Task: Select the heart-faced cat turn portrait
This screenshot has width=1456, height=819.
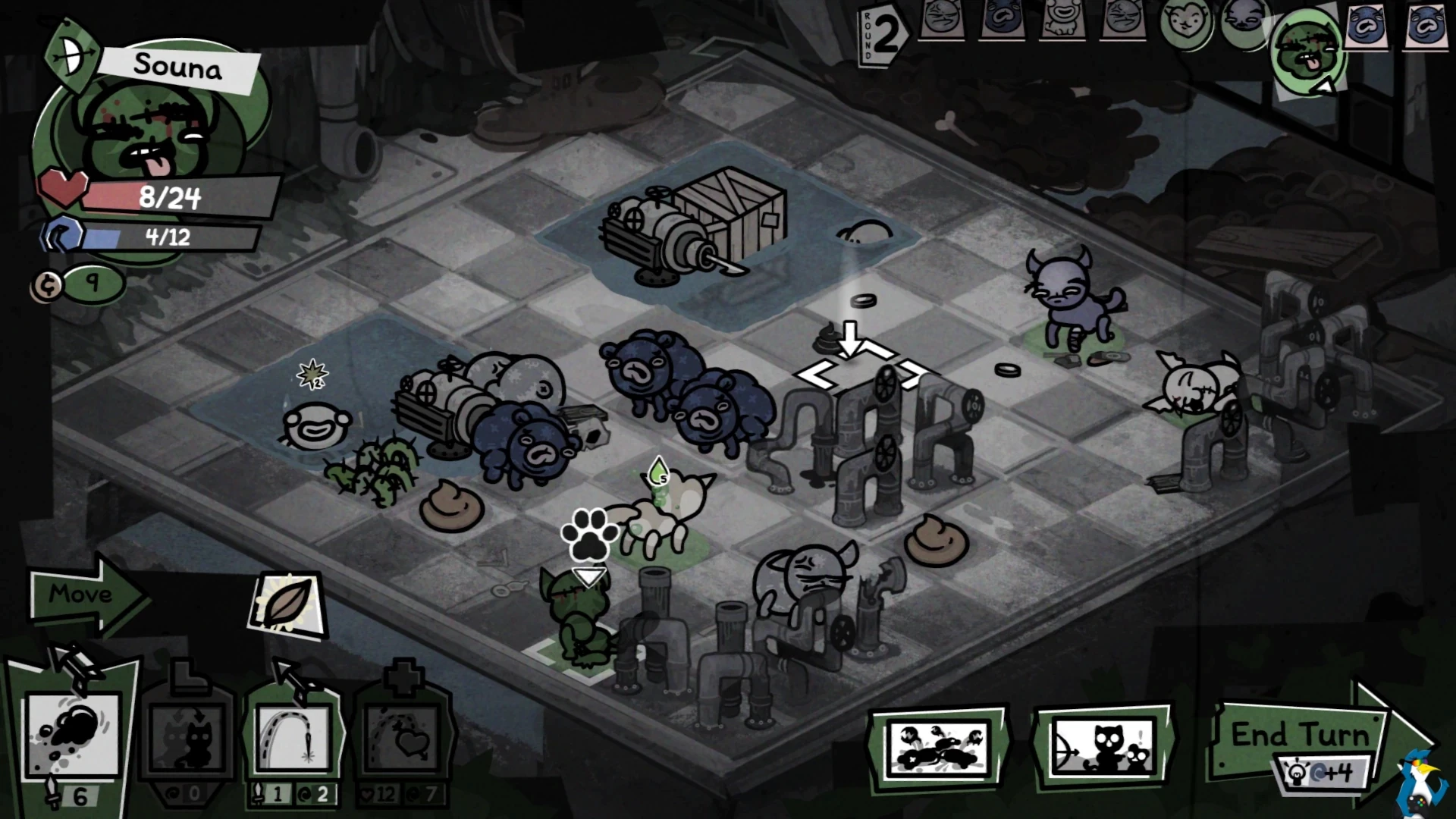Action: [x=1185, y=23]
